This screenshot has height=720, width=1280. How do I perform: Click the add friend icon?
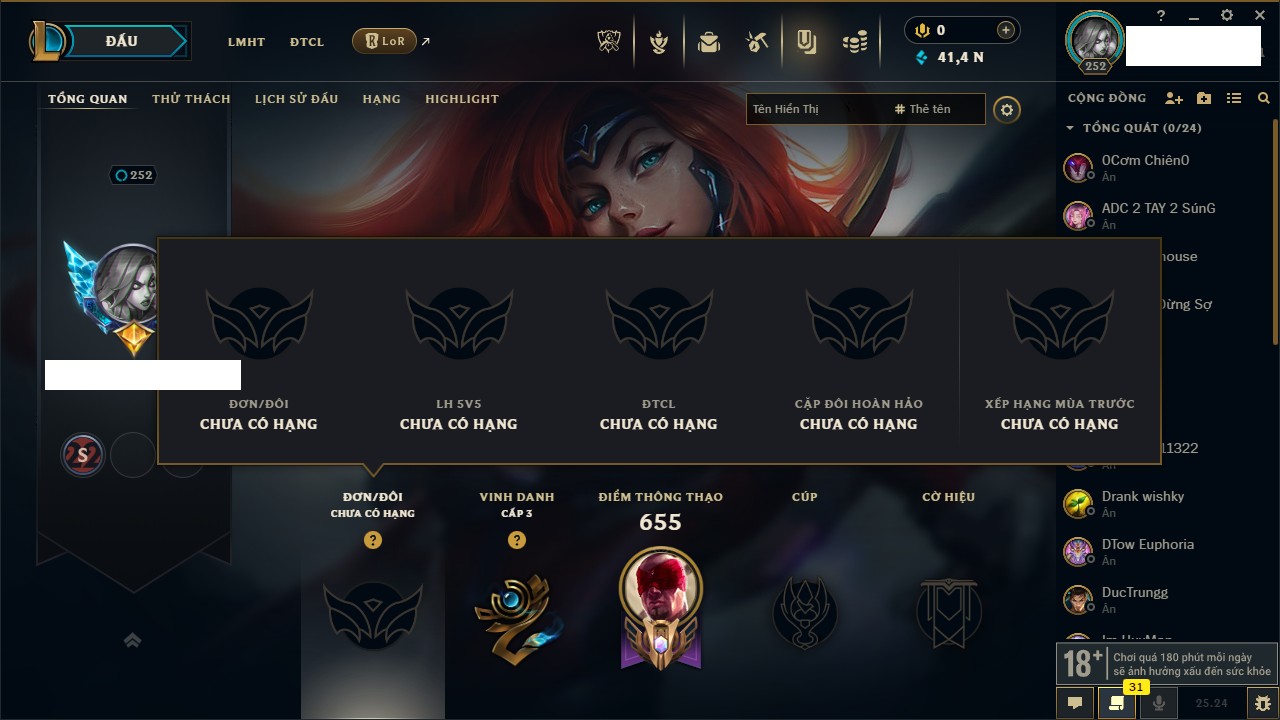pos(1174,98)
